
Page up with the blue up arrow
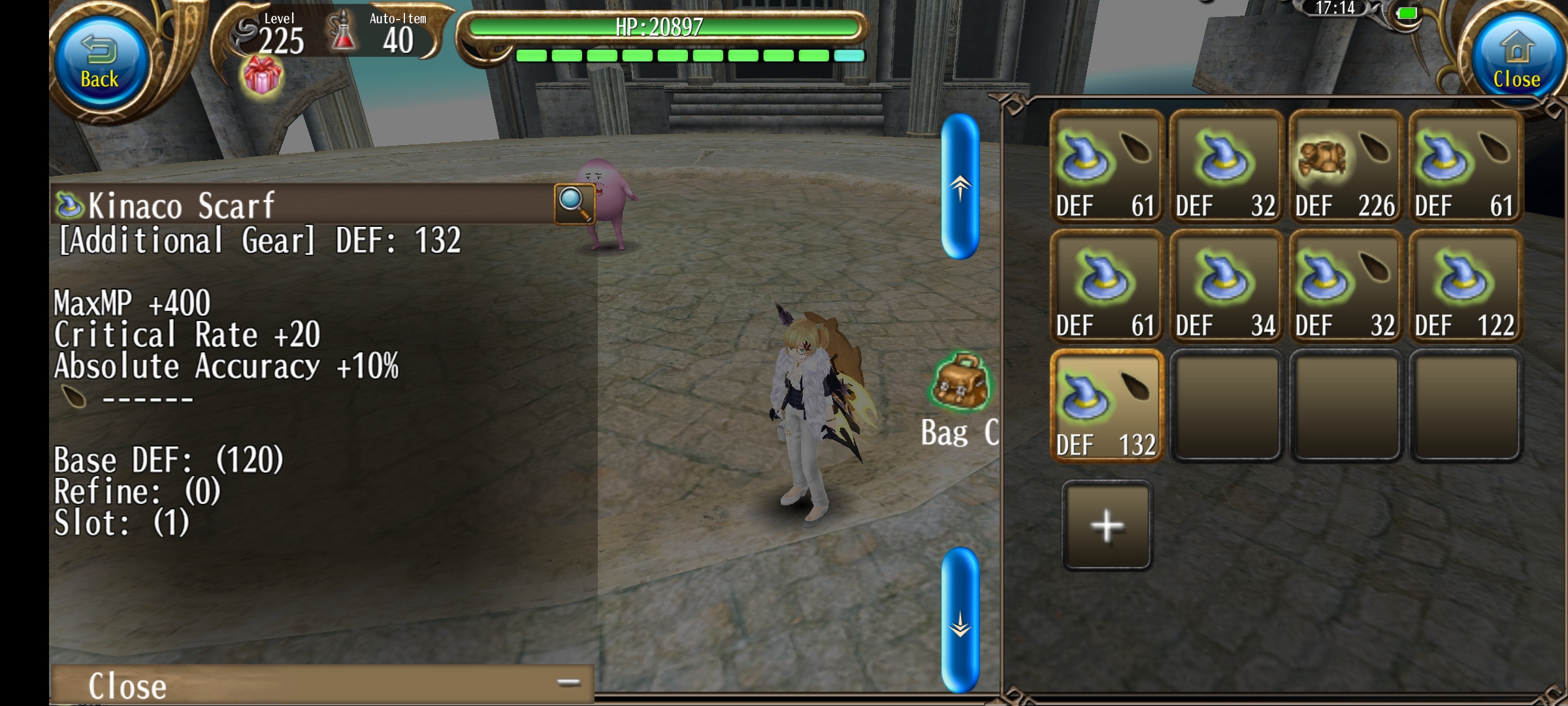click(960, 187)
